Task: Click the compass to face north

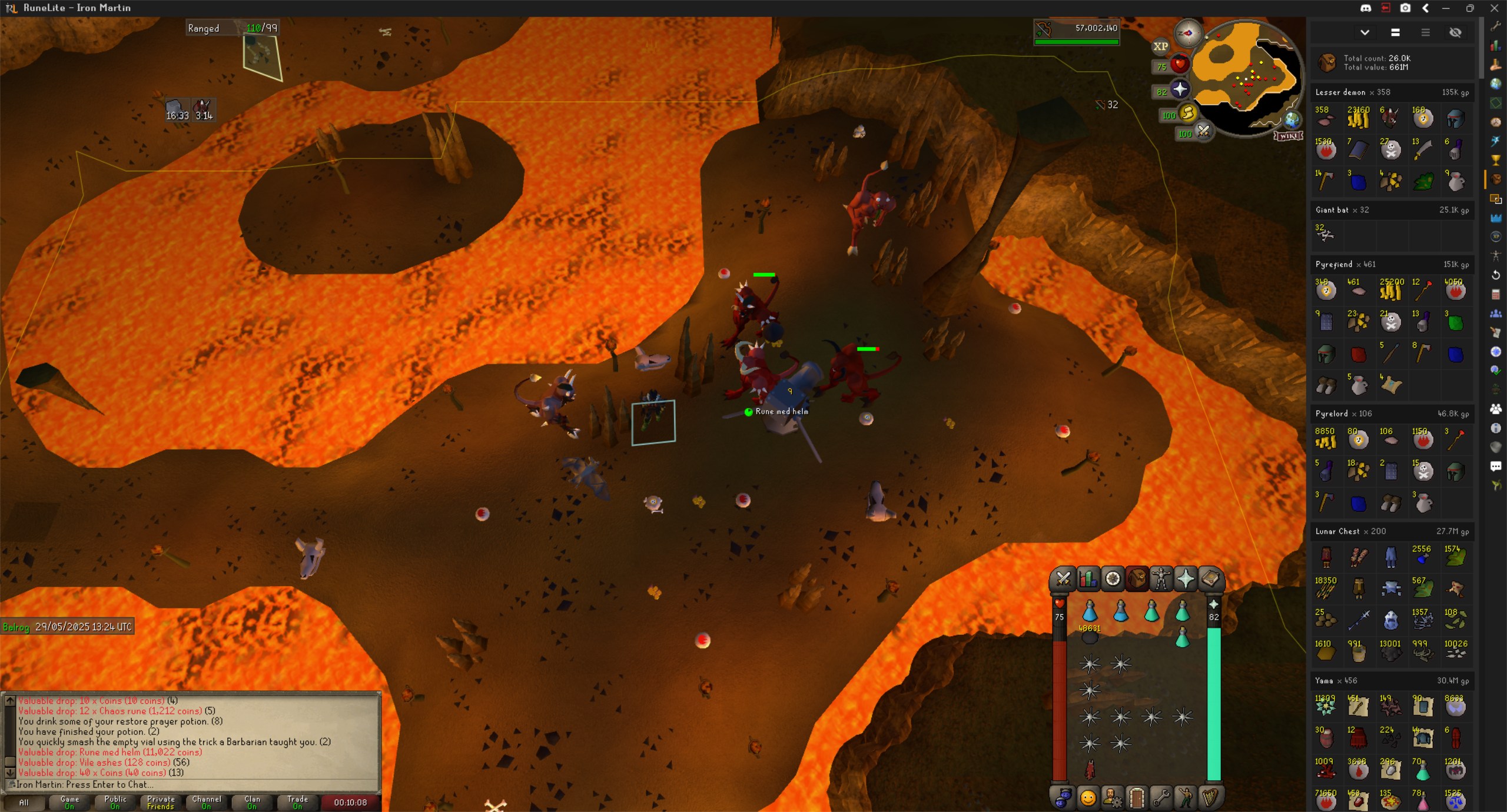Action: tap(1187, 33)
